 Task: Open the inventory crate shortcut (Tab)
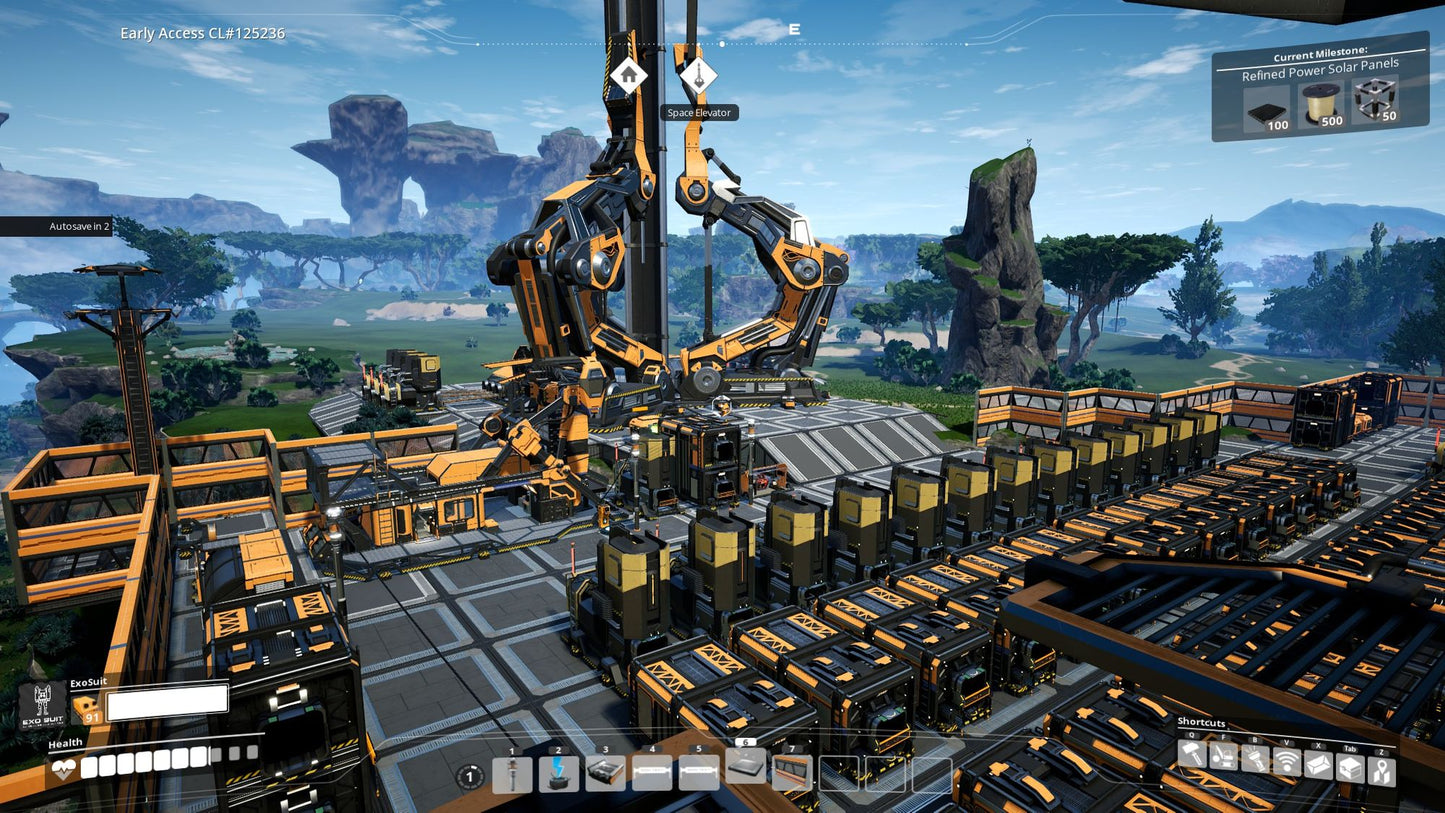[x=1351, y=766]
